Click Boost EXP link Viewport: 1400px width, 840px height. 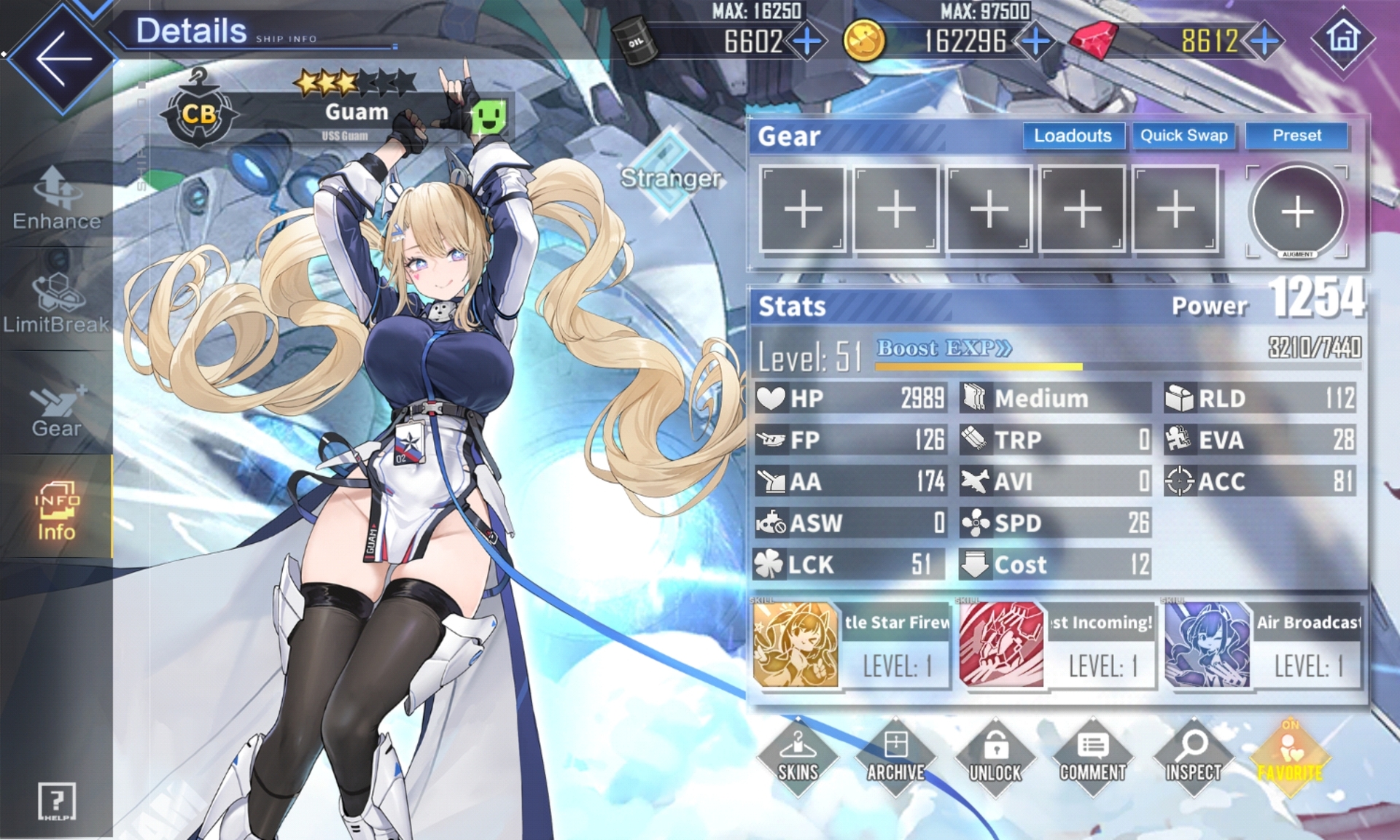click(x=944, y=348)
